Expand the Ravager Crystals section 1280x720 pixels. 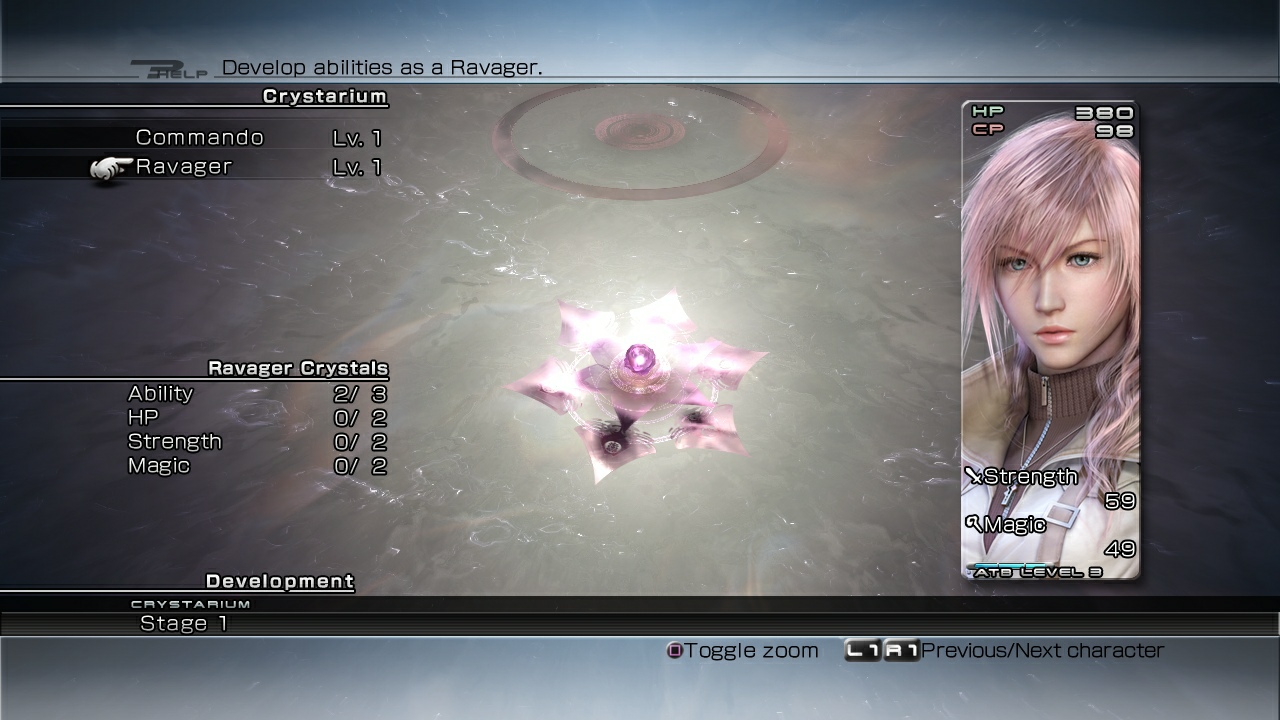click(x=297, y=368)
